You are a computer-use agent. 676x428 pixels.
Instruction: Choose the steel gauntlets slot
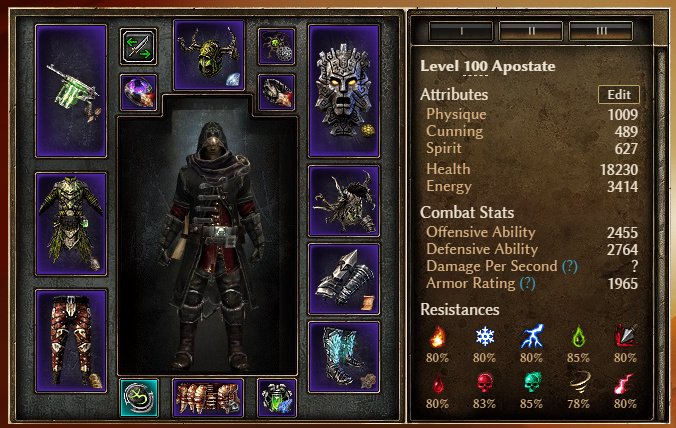pyautogui.click(x=344, y=278)
